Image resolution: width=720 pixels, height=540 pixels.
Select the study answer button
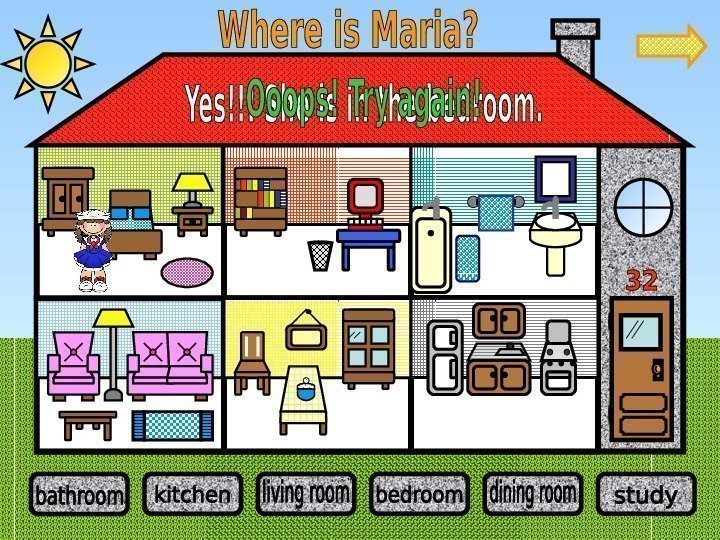[645, 494]
